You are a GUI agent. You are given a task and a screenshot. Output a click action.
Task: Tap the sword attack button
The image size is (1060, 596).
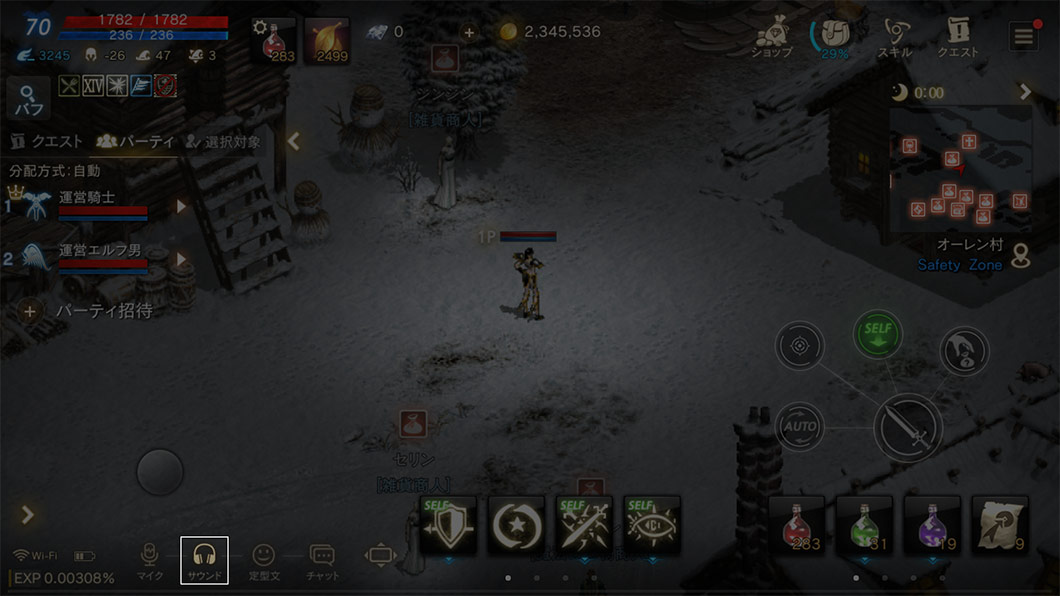908,428
